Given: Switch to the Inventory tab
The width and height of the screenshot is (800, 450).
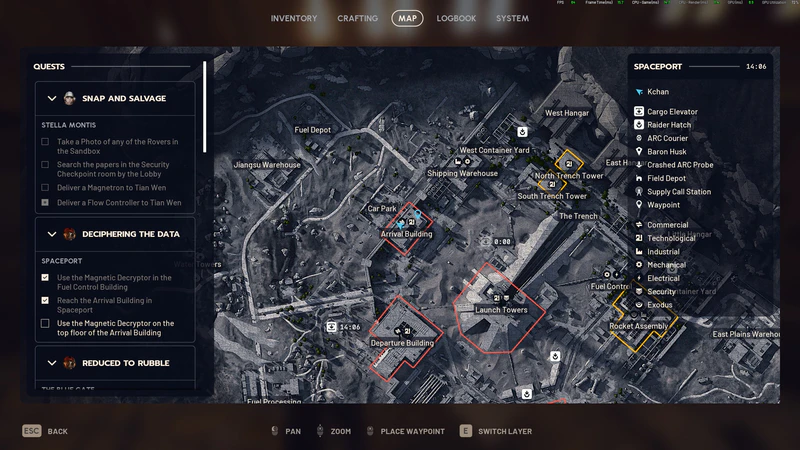Looking at the screenshot, I should coord(293,18).
